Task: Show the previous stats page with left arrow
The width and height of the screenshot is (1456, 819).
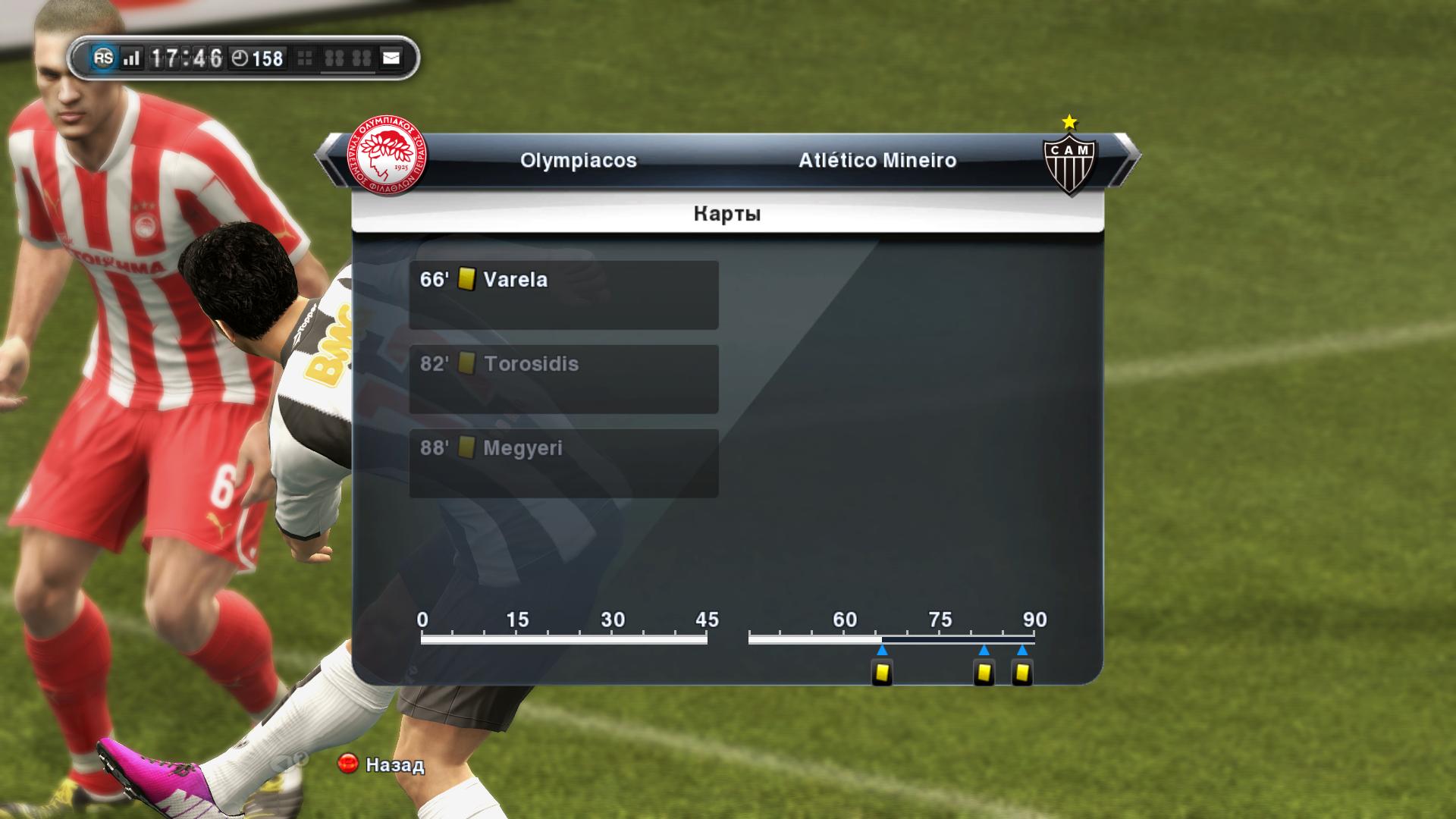Action: [328, 160]
